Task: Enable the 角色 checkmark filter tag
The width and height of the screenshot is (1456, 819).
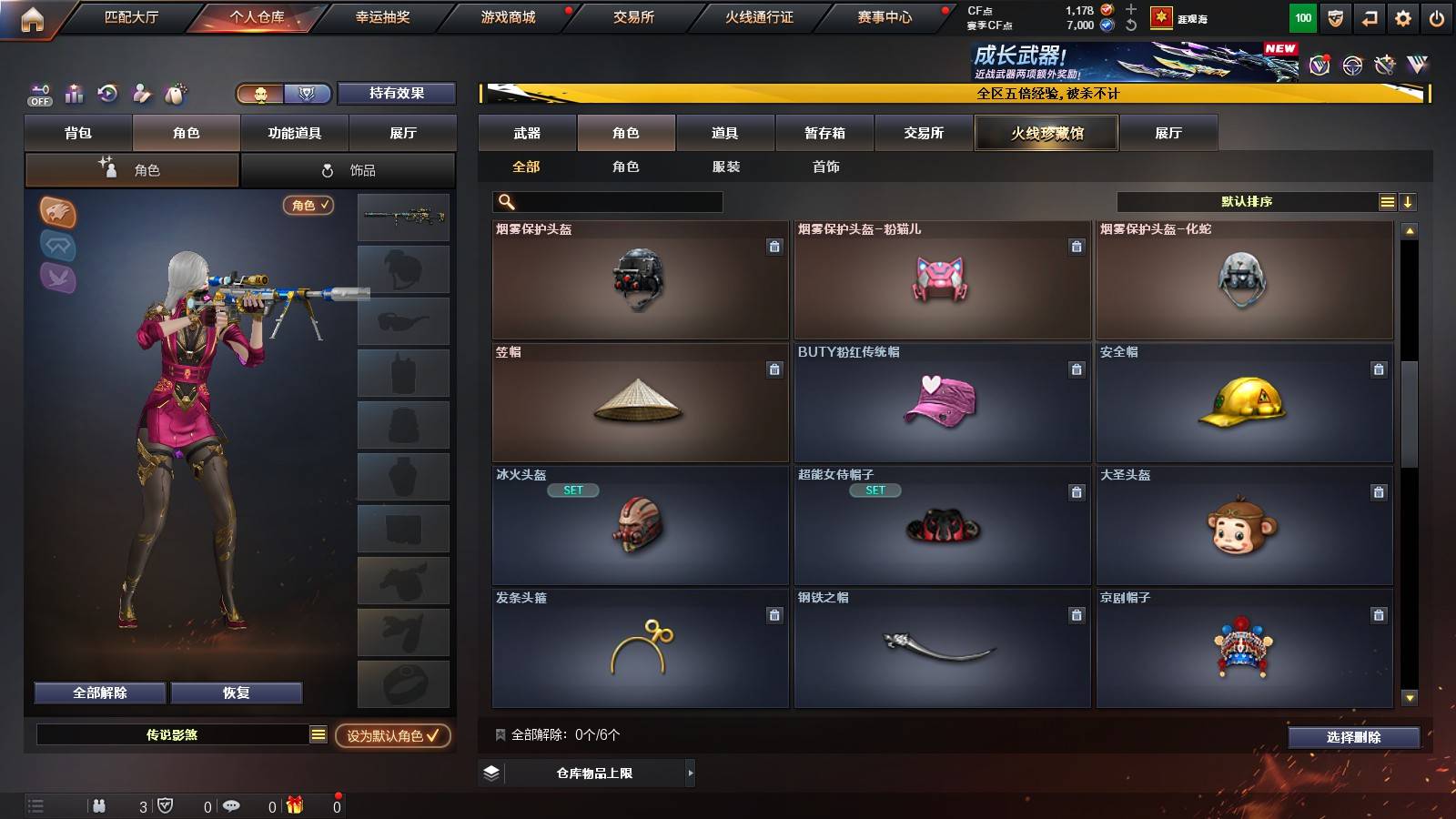Action: coord(308,207)
